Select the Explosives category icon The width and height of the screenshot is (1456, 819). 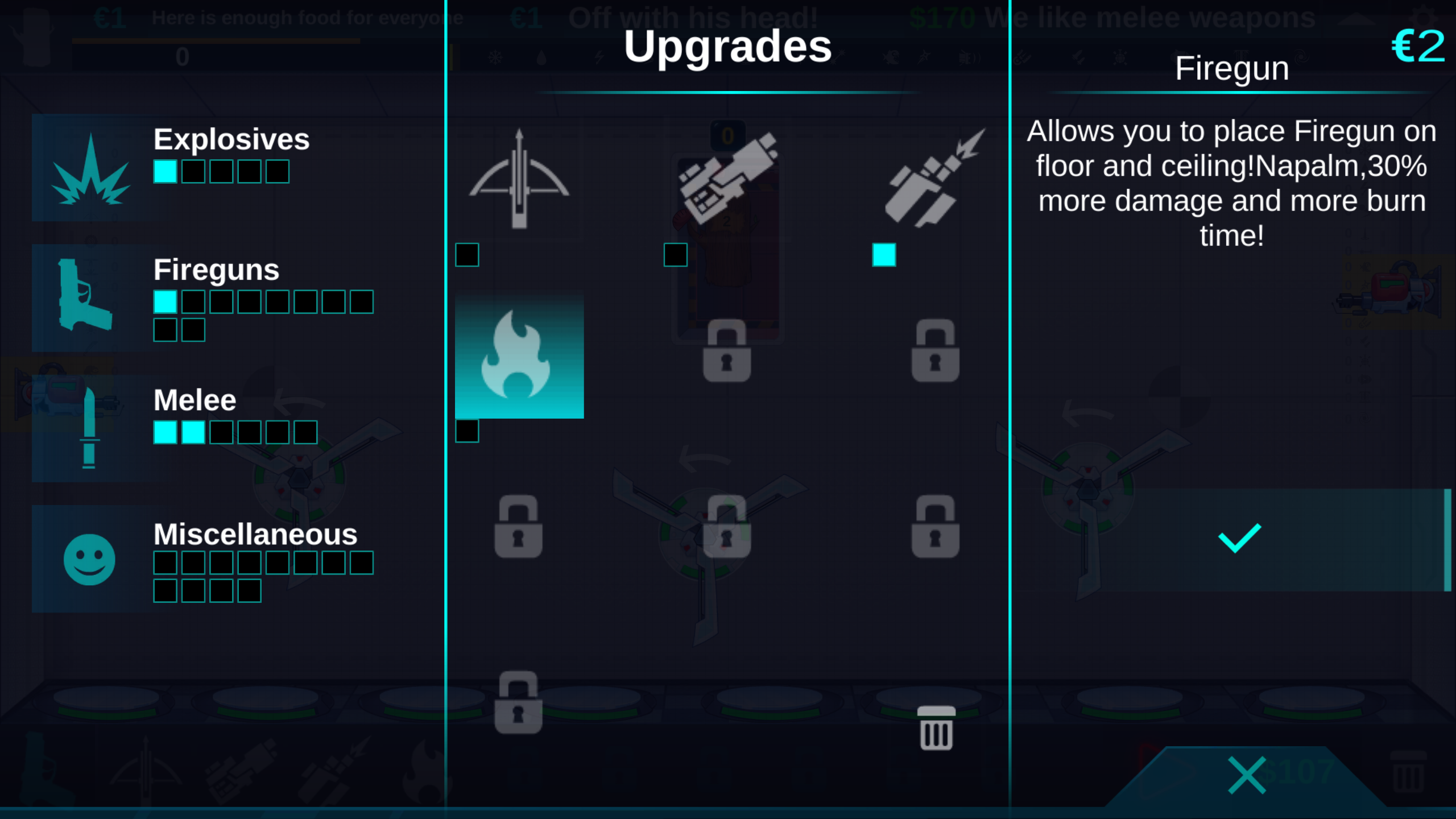[x=91, y=171]
